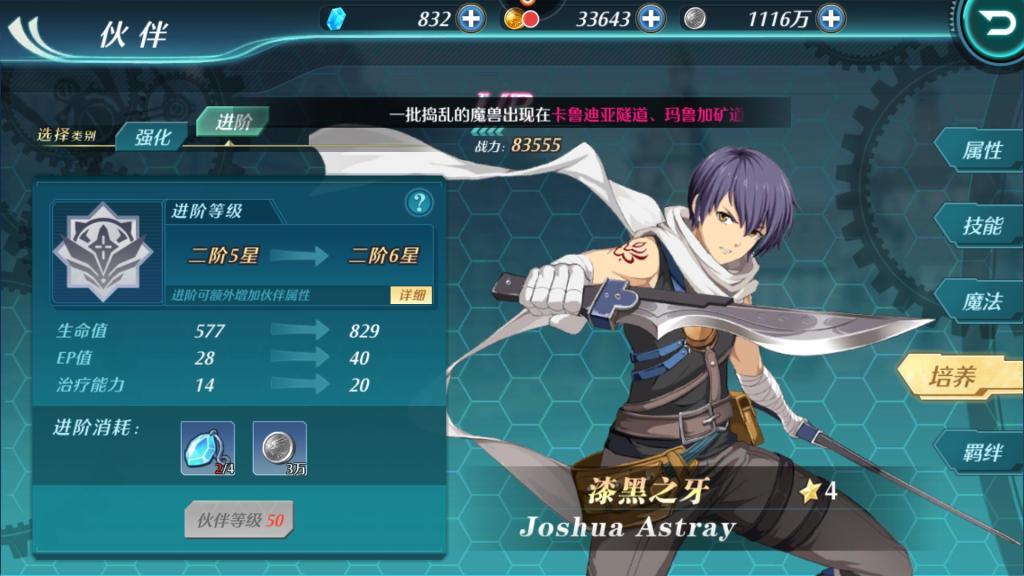
Task: Open the 属性 side tab
Action: [x=978, y=151]
